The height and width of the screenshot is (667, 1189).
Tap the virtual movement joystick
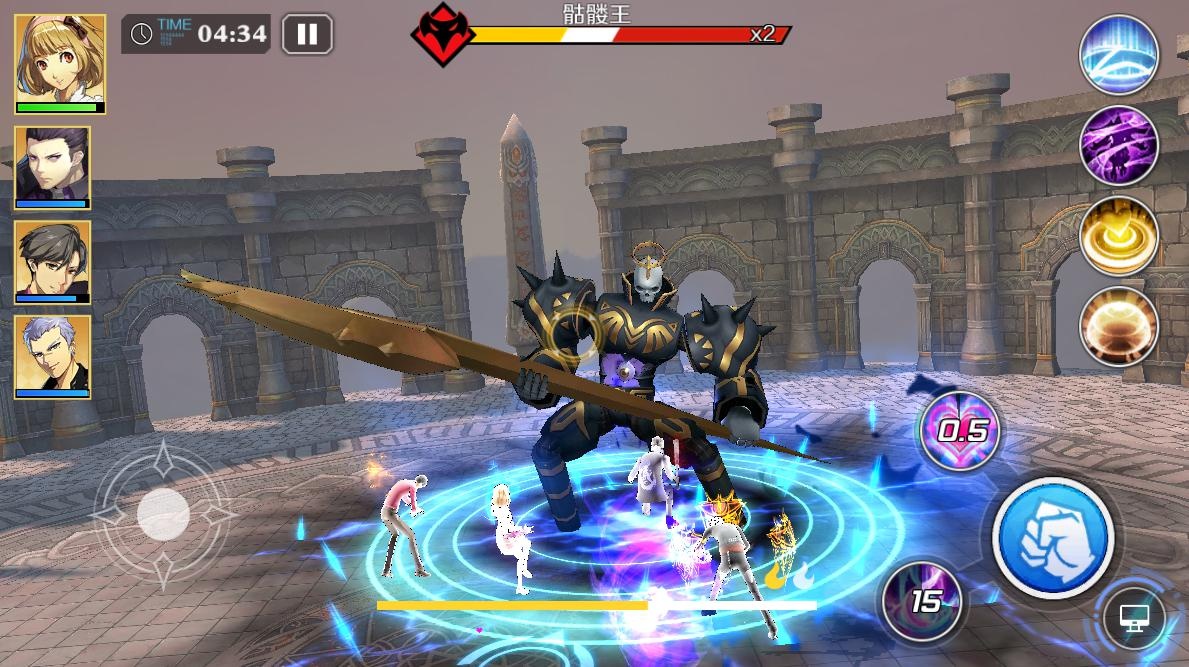click(x=163, y=515)
